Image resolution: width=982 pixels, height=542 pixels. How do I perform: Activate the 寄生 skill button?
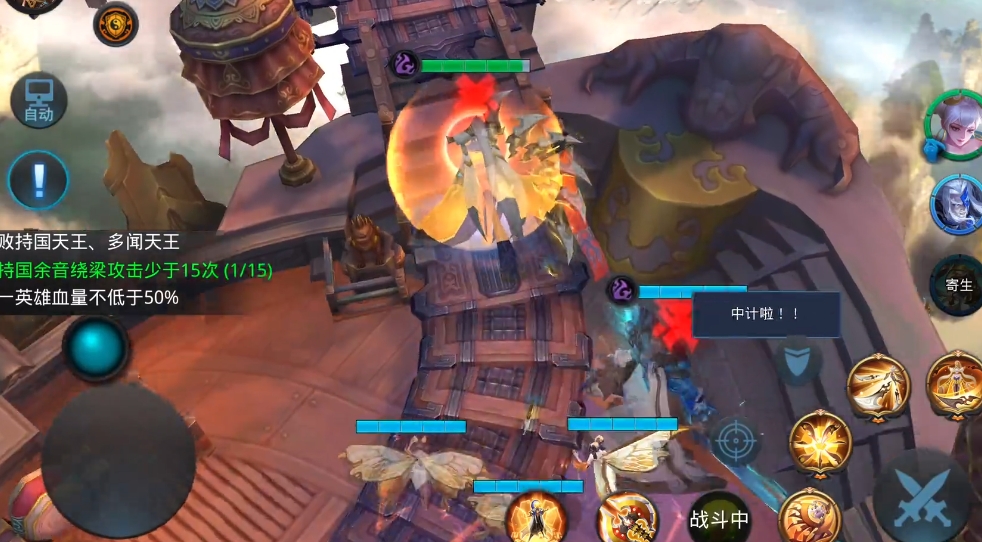[958, 284]
